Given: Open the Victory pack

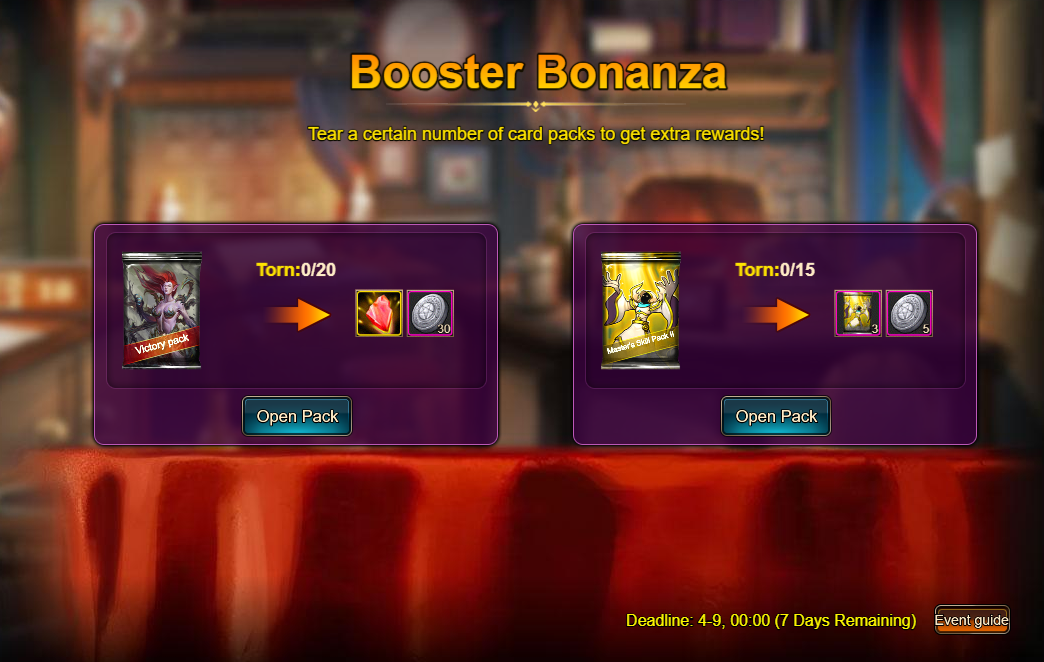Looking at the screenshot, I should click(297, 416).
